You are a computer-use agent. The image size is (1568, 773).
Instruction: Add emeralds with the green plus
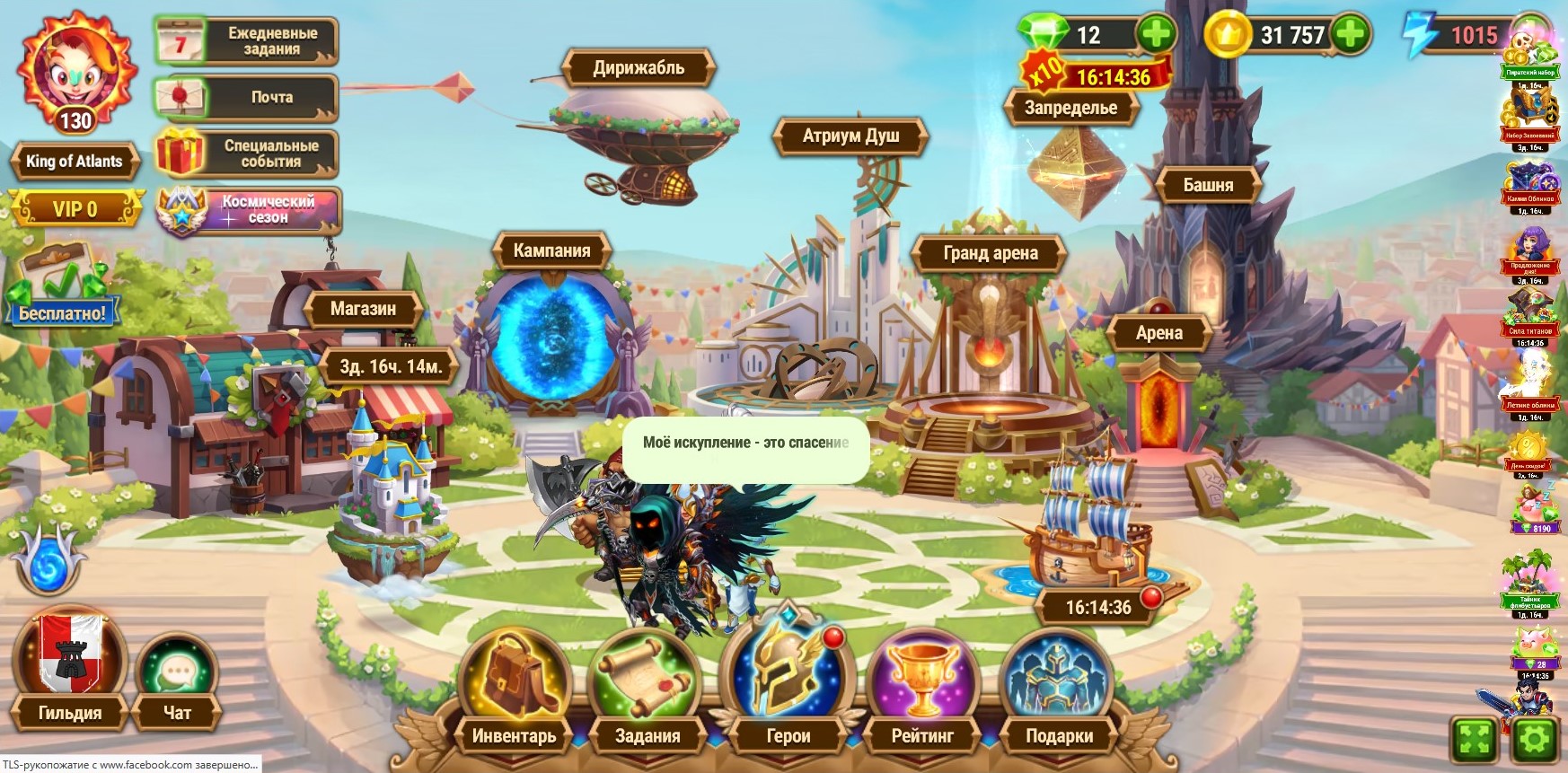pos(1156,34)
